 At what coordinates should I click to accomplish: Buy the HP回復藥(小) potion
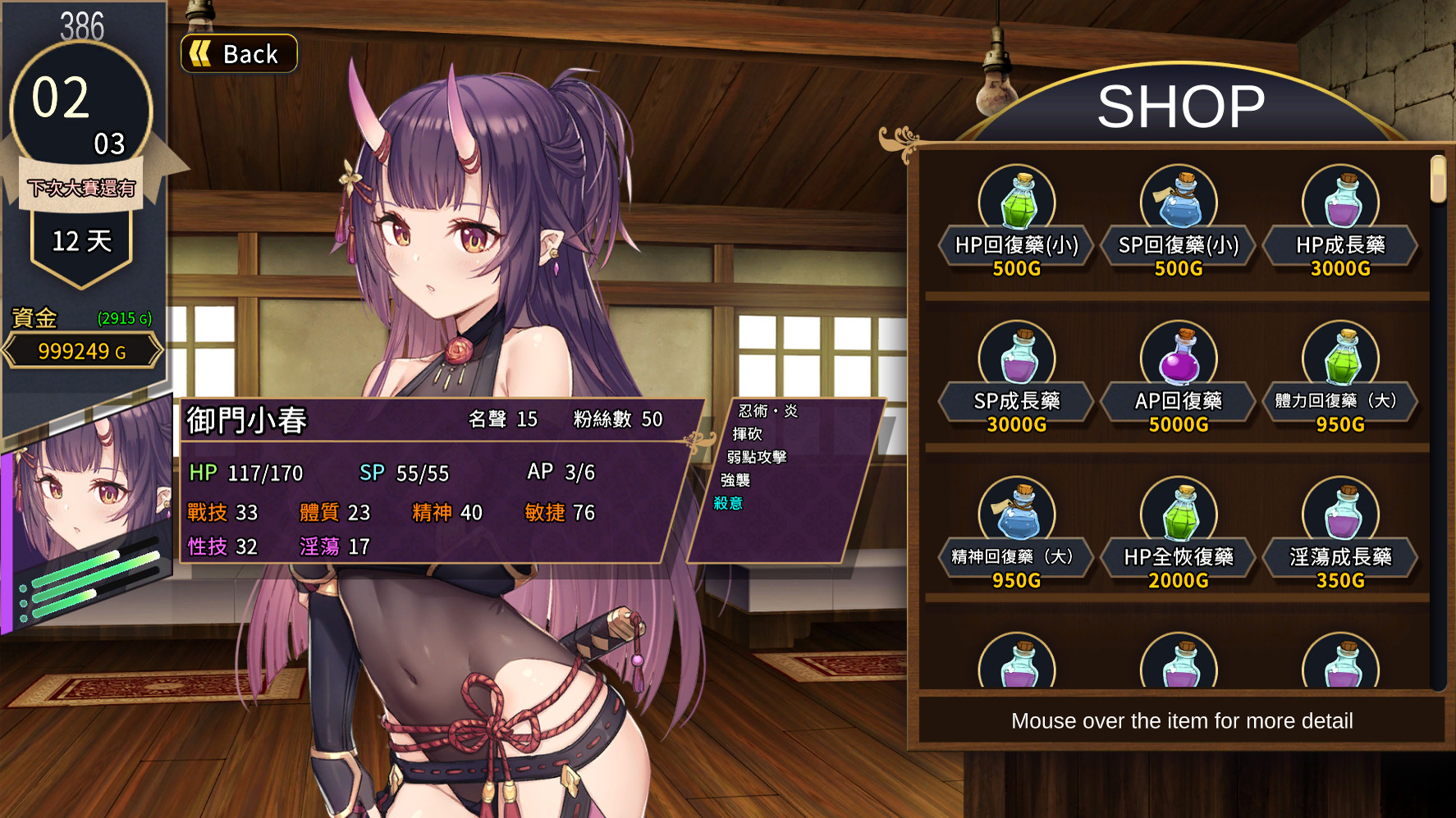pos(1016,222)
